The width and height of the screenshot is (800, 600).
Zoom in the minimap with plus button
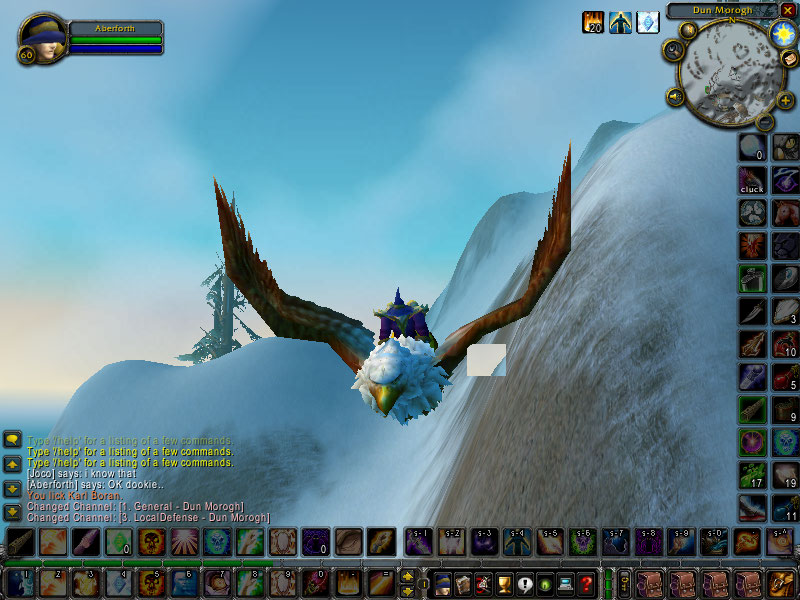[785, 100]
